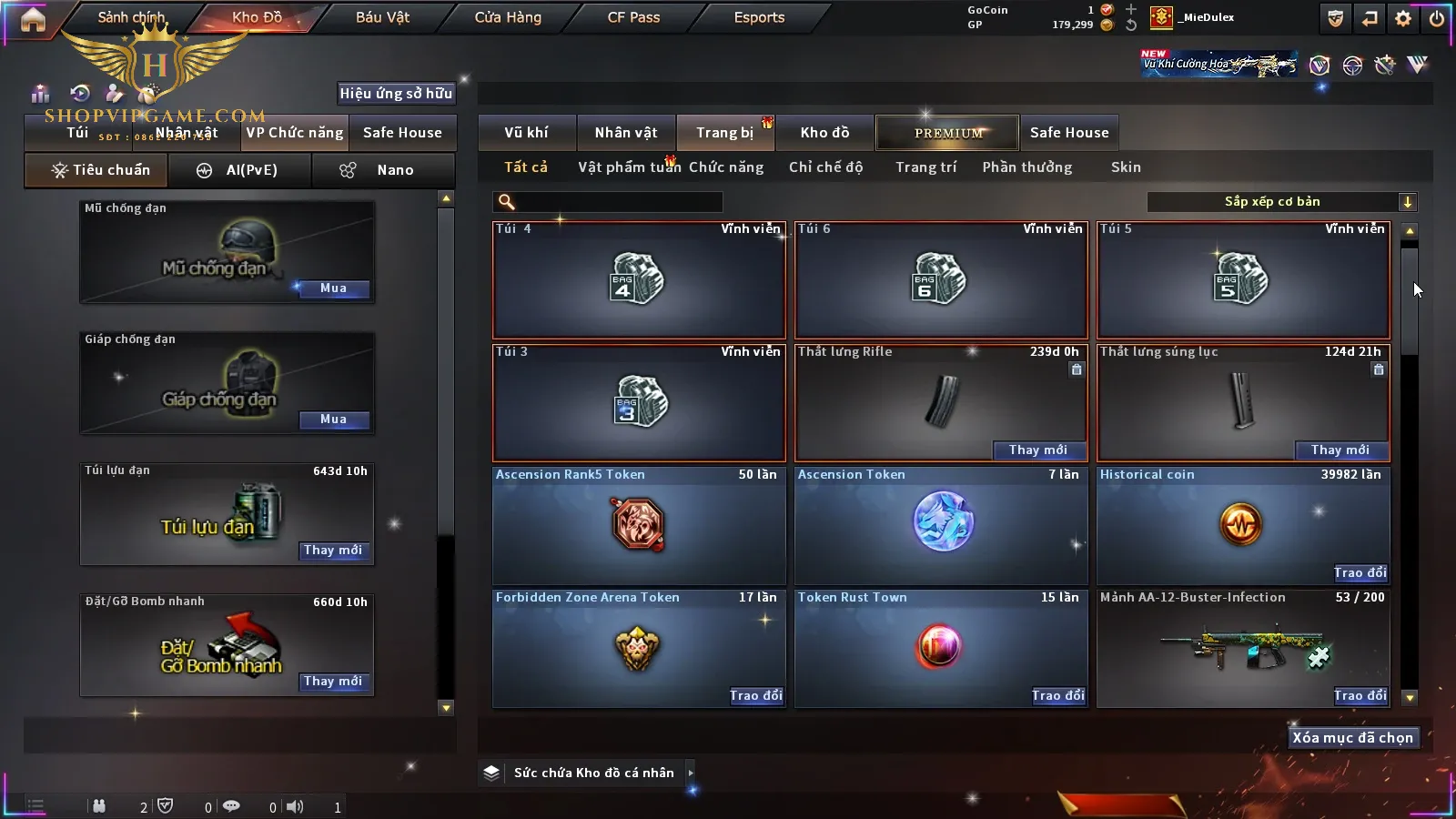
Task: Switch to the PREMIUM tab
Action: pyautogui.click(x=948, y=133)
